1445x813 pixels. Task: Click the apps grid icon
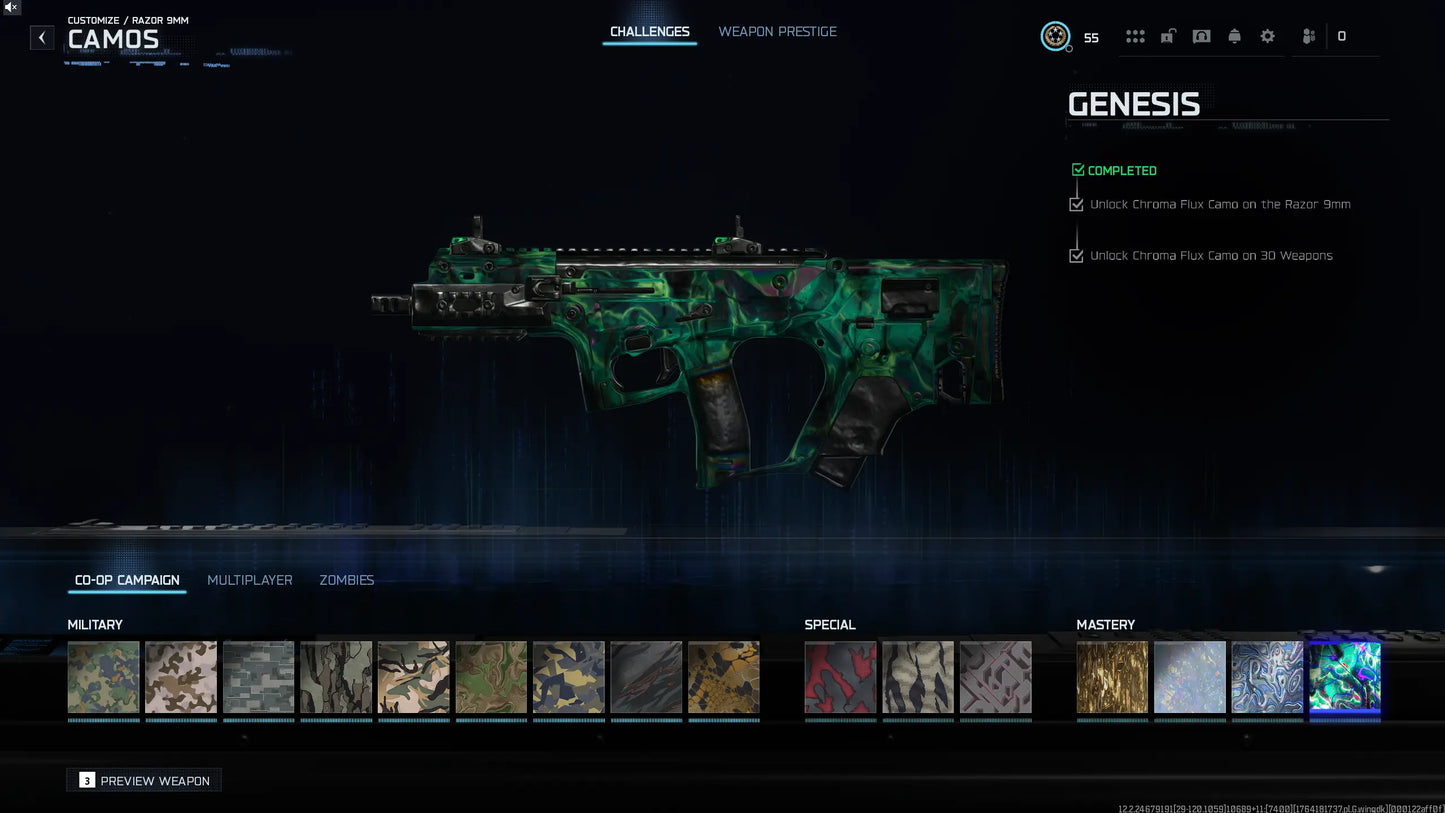click(1135, 35)
